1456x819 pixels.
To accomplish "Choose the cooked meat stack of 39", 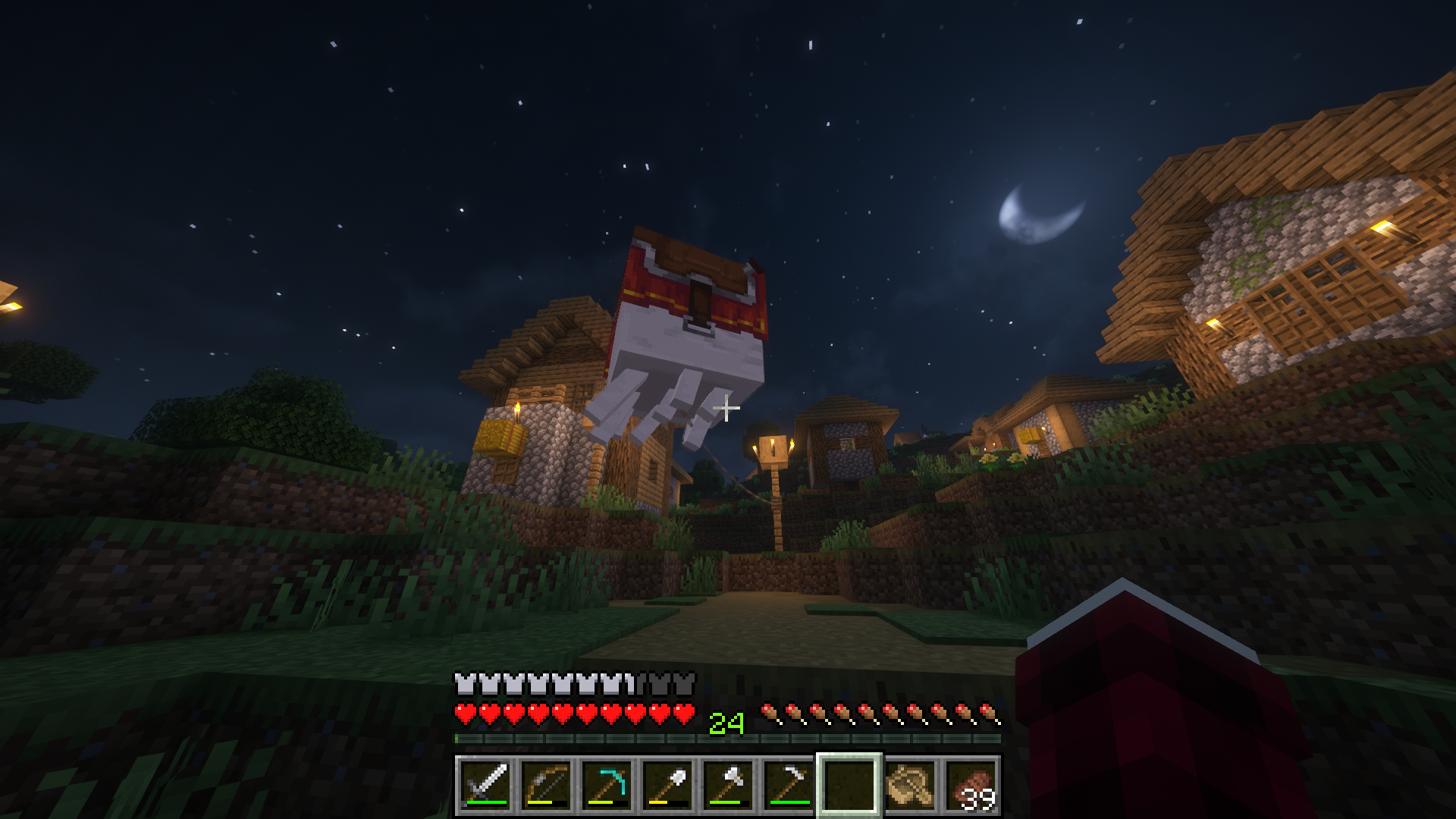I will 971,785.
